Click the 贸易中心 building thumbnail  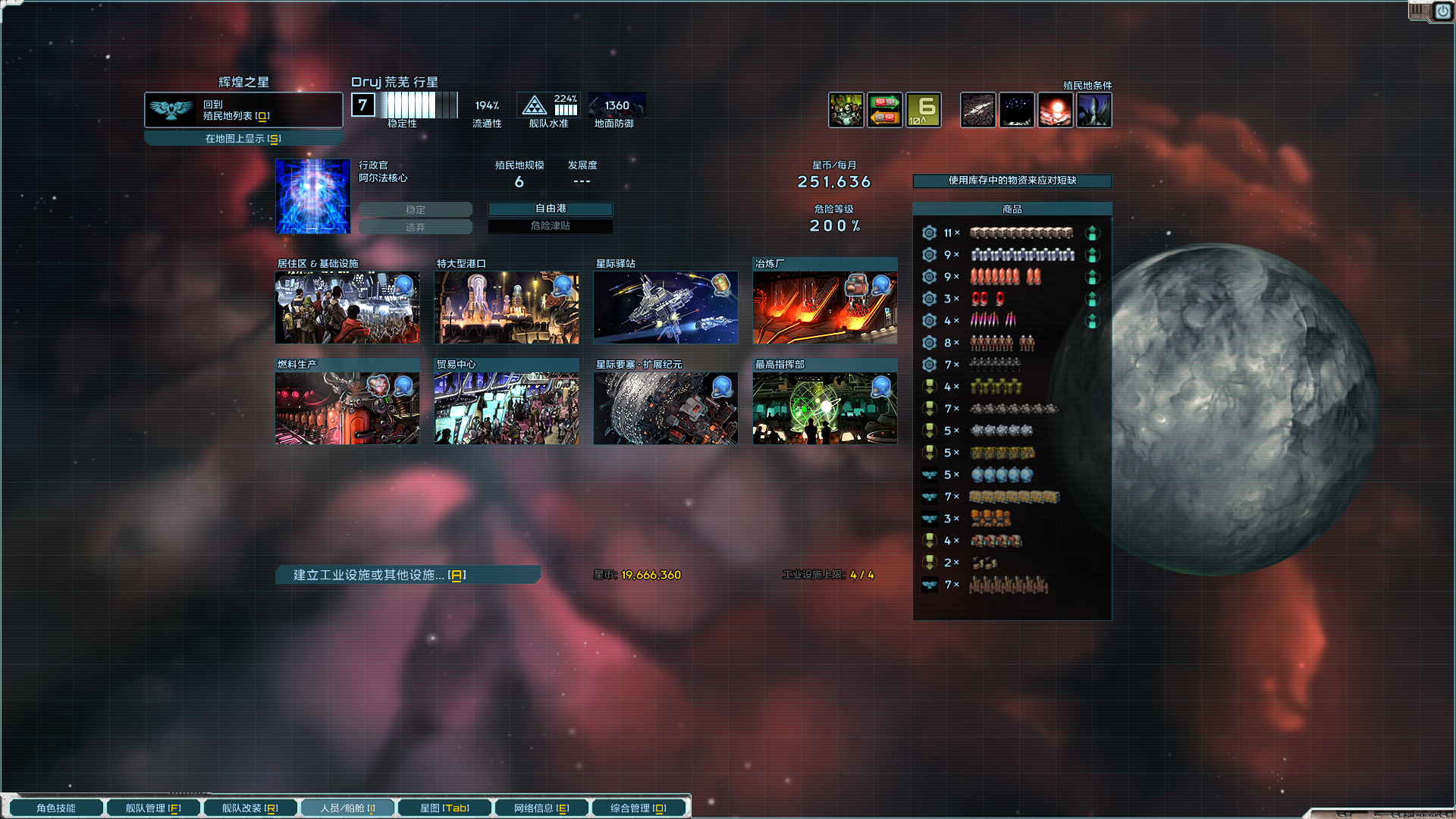click(507, 407)
